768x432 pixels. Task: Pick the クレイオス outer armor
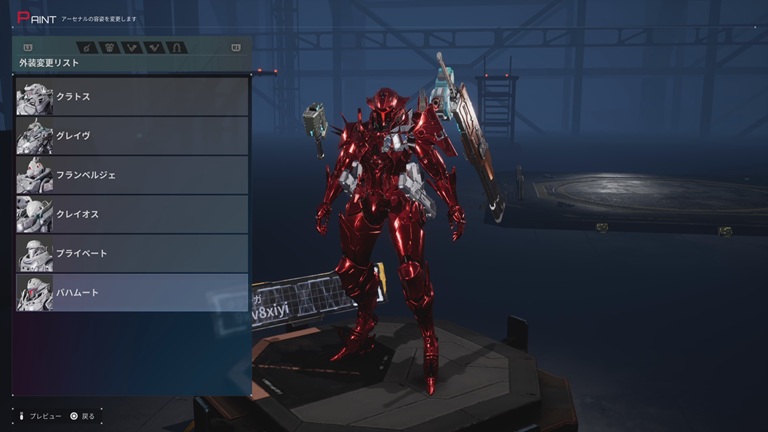click(132, 214)
